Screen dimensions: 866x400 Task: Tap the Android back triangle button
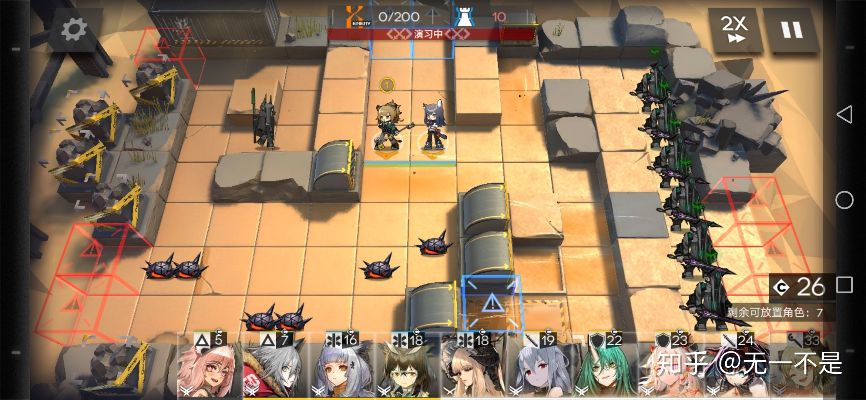coord(844,113)
